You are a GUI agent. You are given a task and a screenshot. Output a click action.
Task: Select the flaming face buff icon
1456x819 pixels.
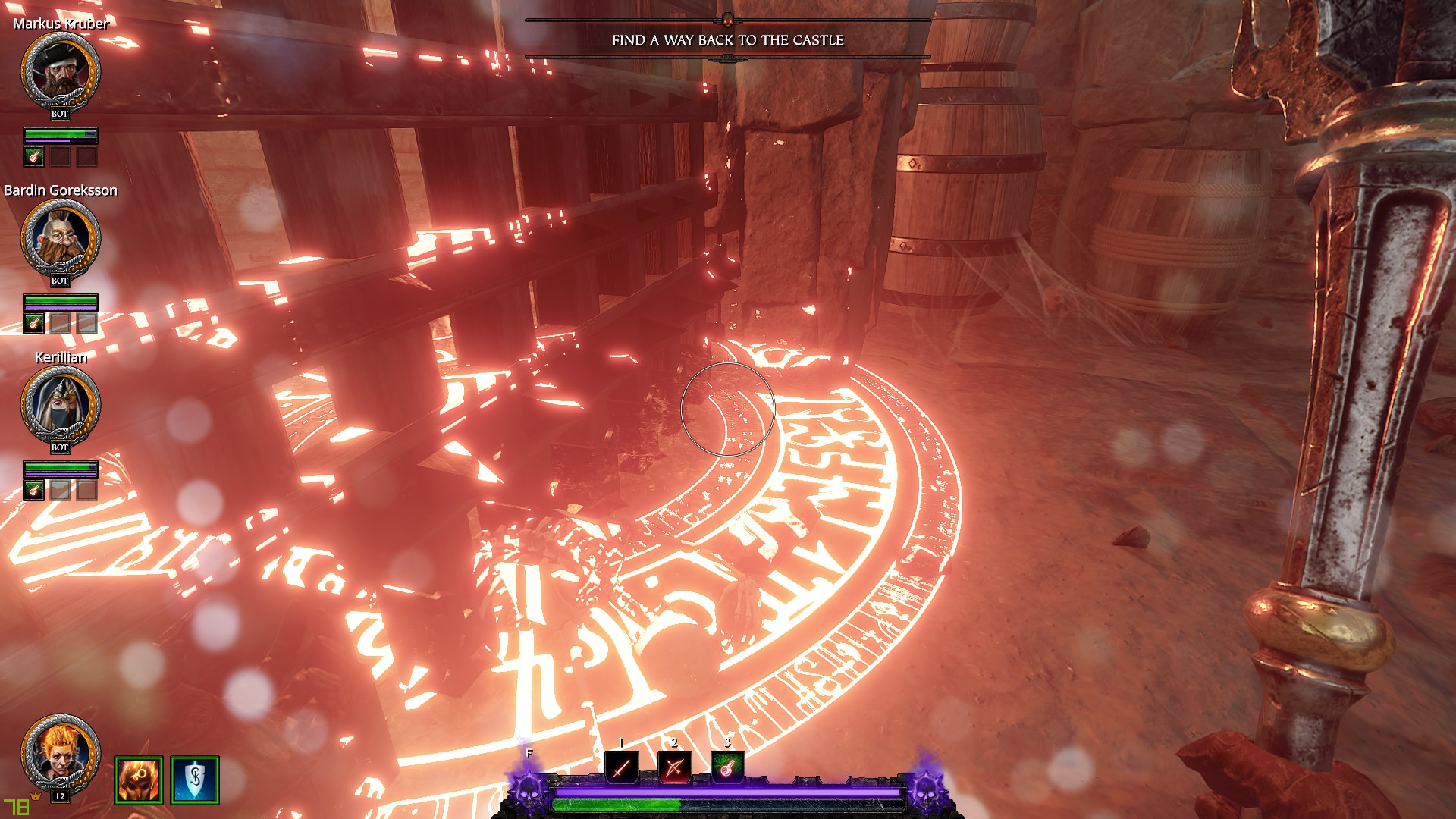click(139, 780)
